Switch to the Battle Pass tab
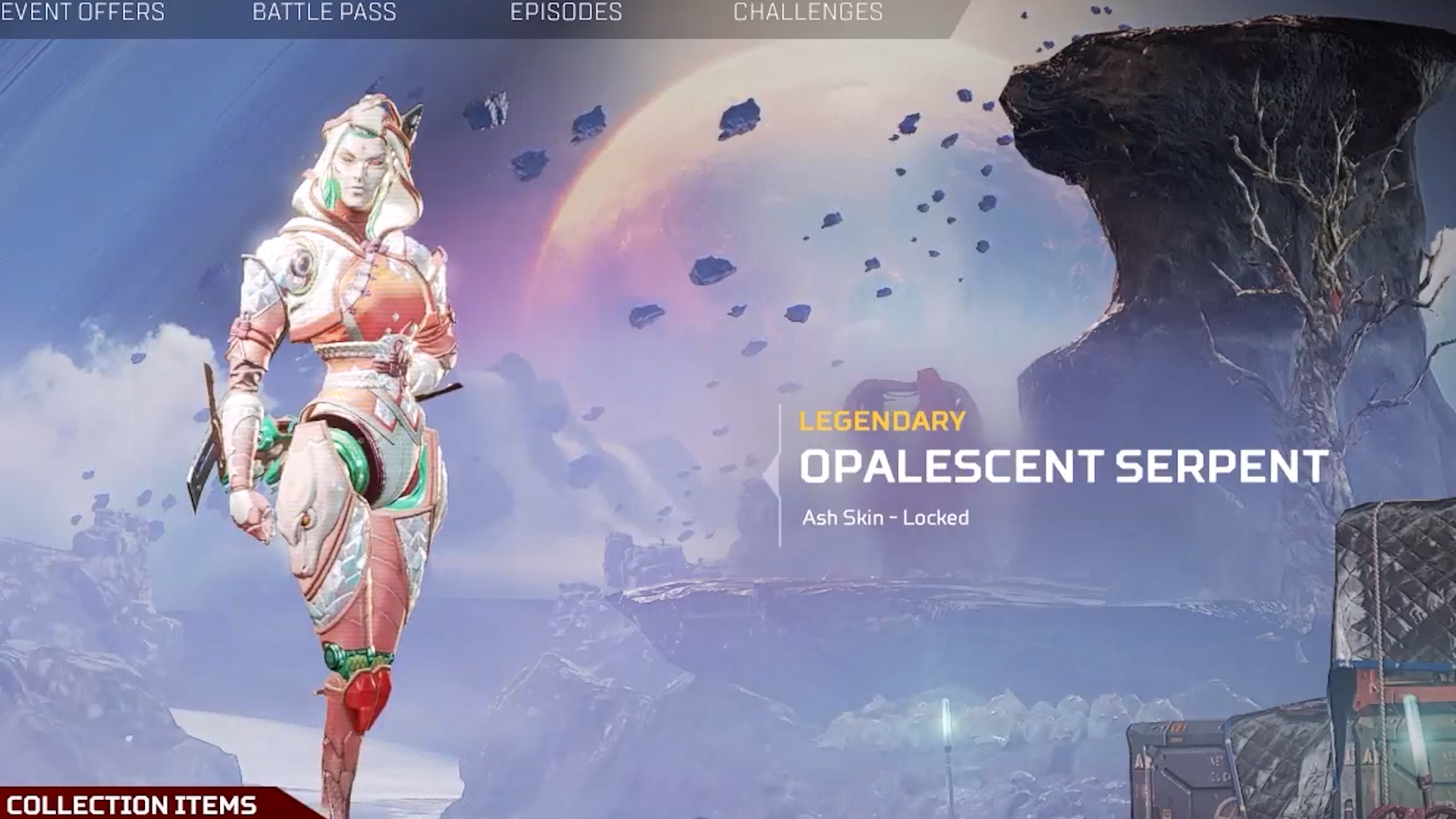Viewport: 1456px width, 819px height. tap(324, 13)
